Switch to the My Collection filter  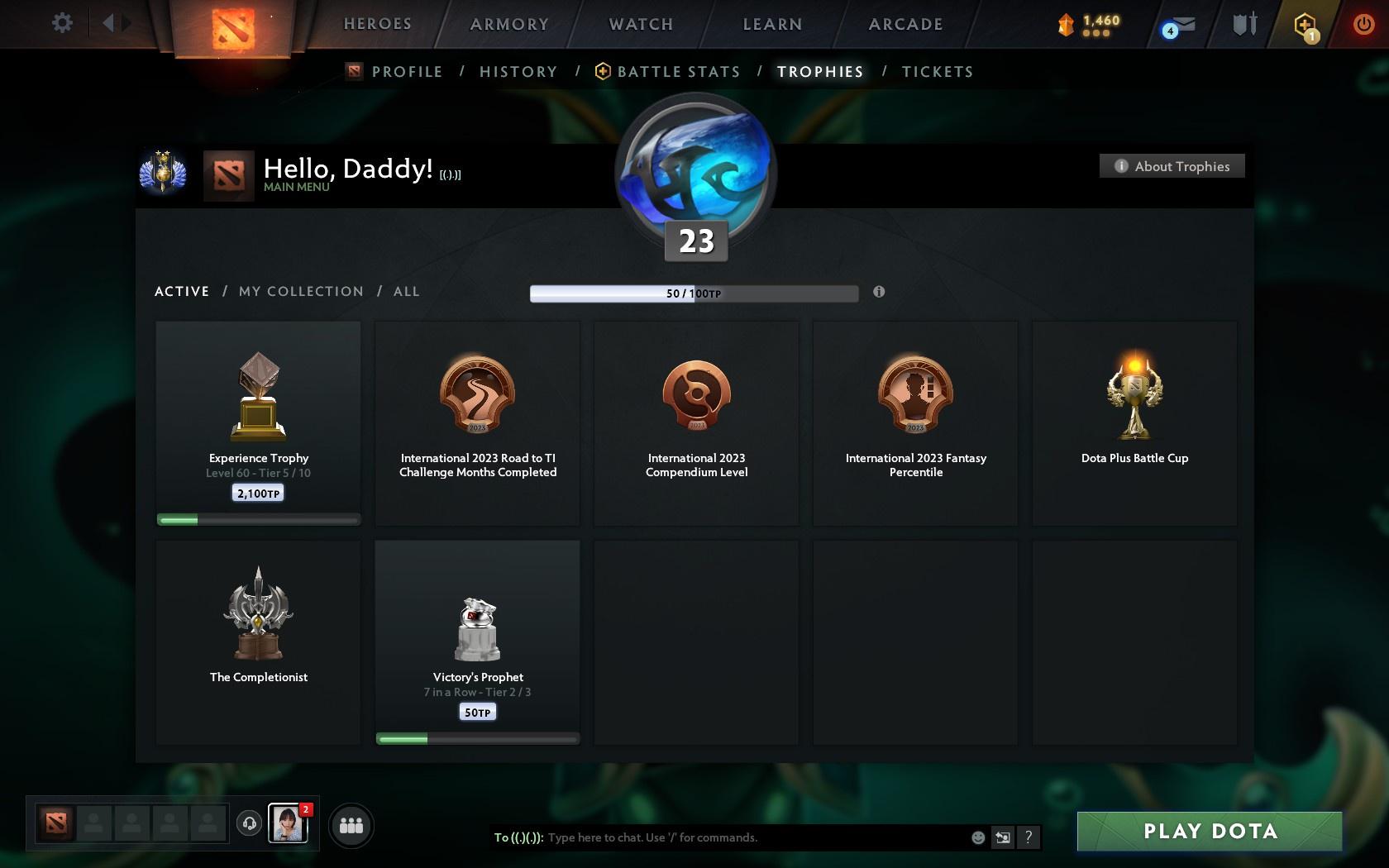300,291
